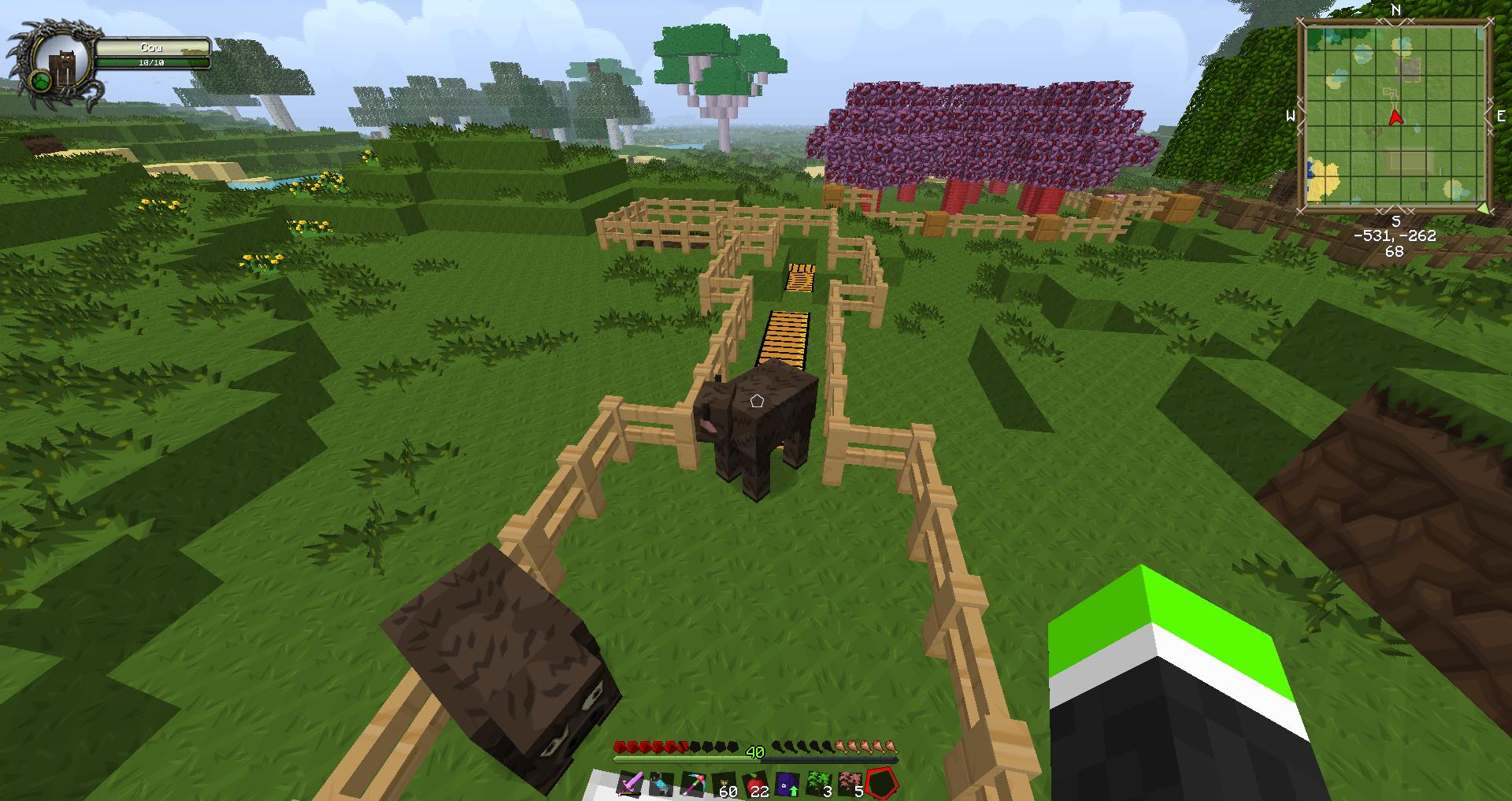
Task: Choose the blue tool beside the sword
Action: 661,784
